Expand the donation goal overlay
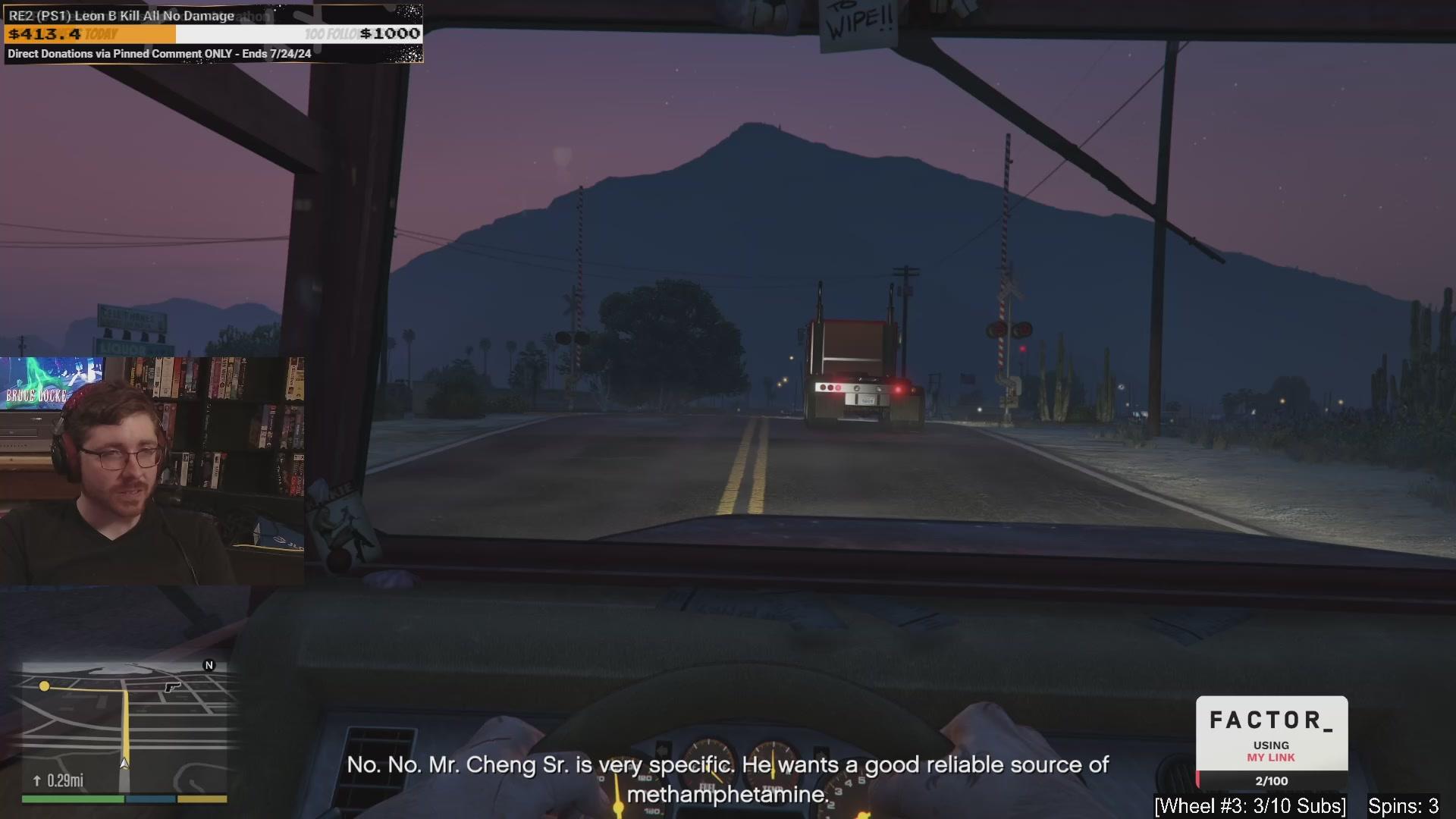 click(212, 33)
